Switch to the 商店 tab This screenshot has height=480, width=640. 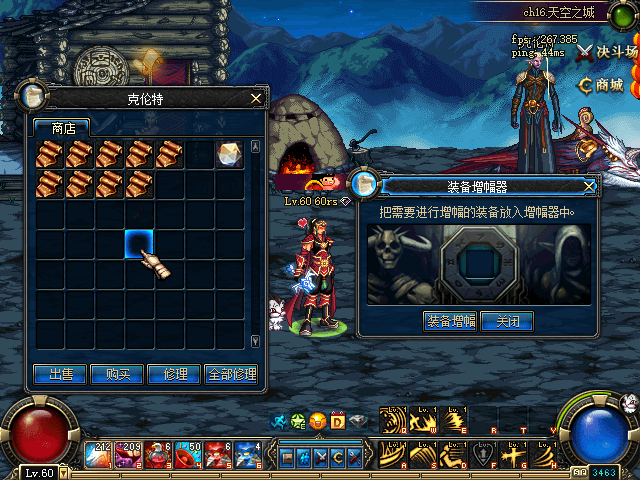click(x=62, y=128)
